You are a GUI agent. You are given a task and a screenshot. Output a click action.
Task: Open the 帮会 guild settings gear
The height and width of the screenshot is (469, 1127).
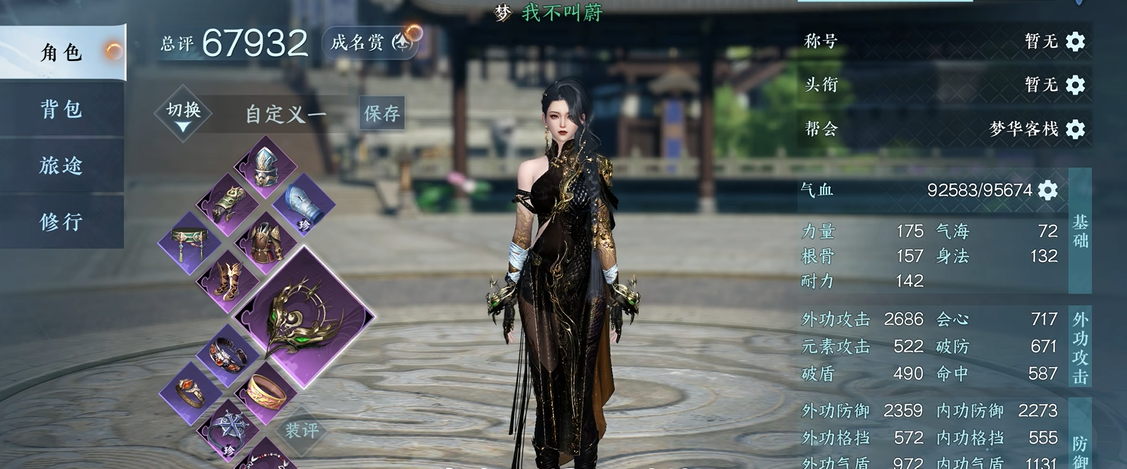coord(1075,129)
